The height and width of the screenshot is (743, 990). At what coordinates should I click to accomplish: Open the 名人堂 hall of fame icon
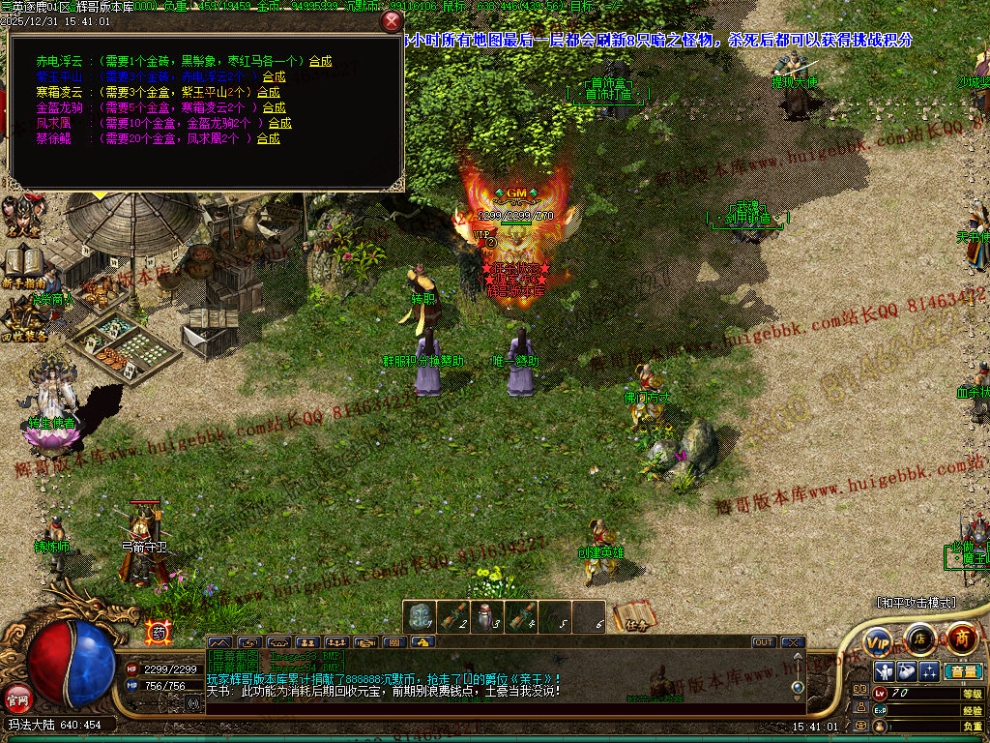coord(21,216)
